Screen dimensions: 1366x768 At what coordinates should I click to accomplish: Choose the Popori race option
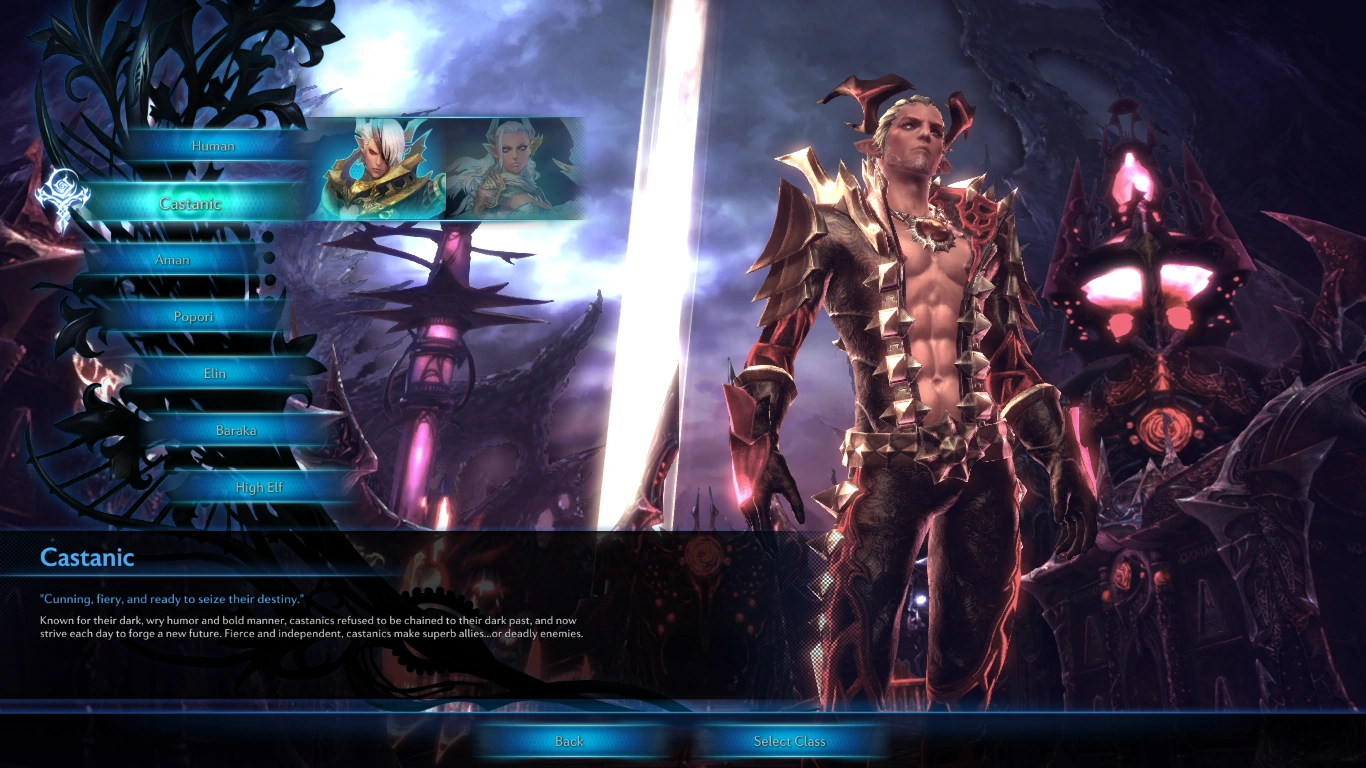click(x=191, y=317)
